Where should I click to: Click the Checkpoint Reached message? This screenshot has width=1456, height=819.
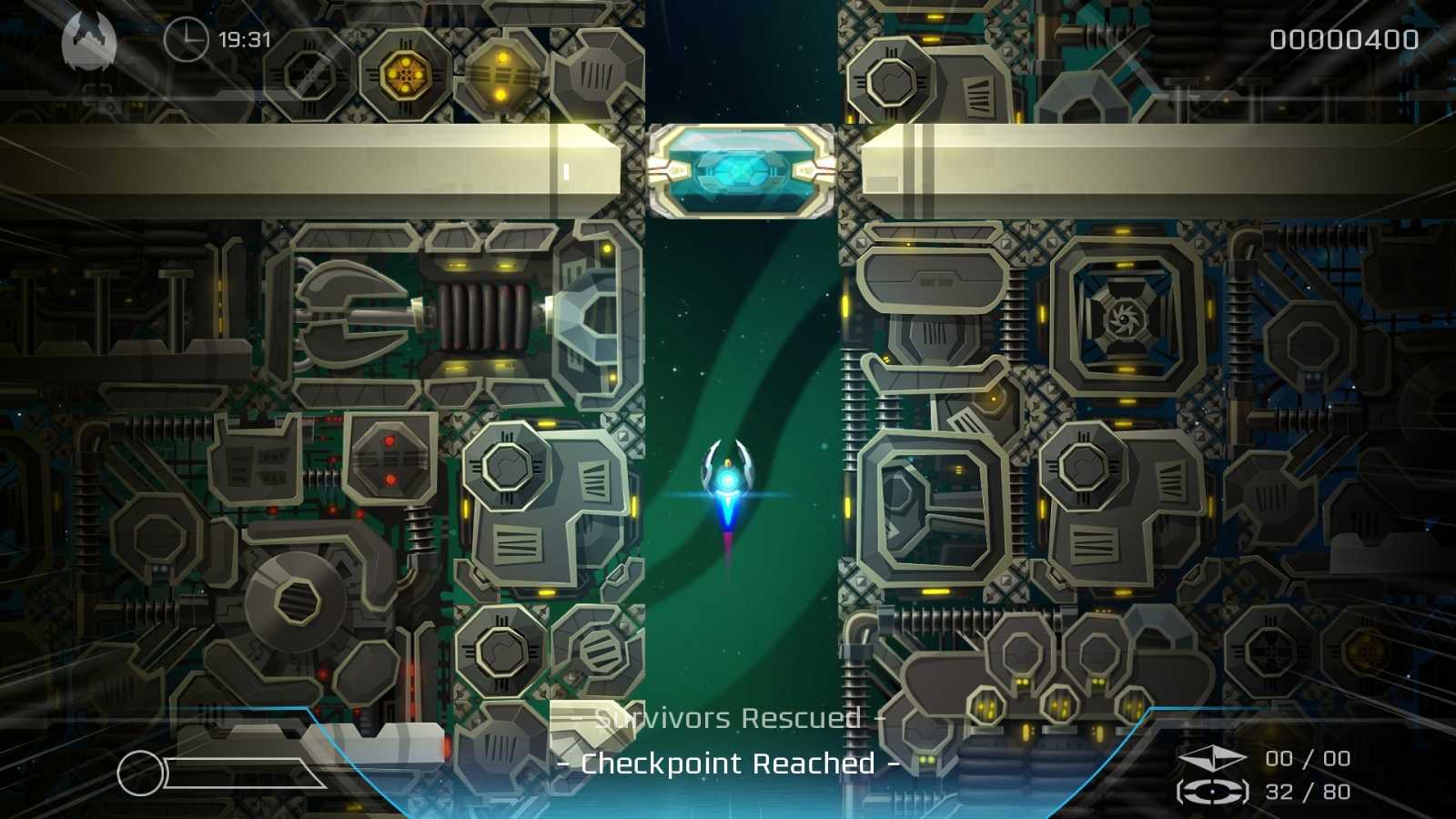(x=728, y=763)
